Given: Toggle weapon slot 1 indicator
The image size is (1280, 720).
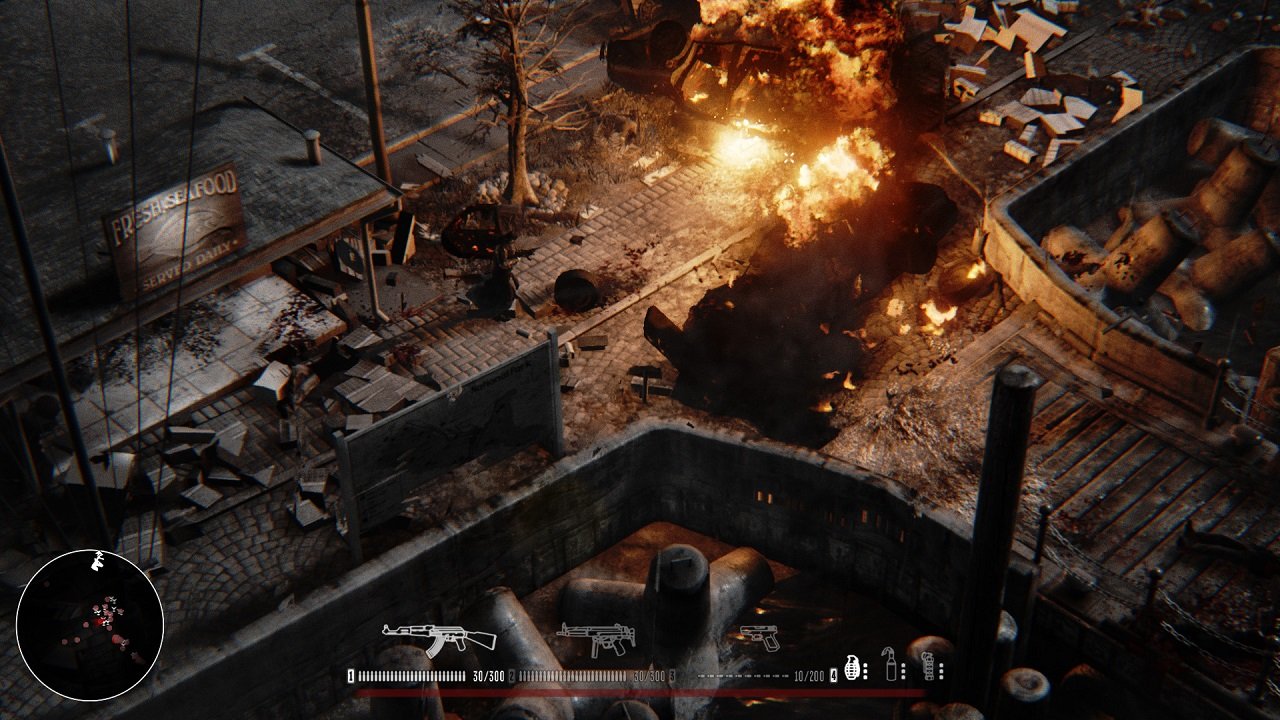Looking at the screenshot, I should 349,676.
